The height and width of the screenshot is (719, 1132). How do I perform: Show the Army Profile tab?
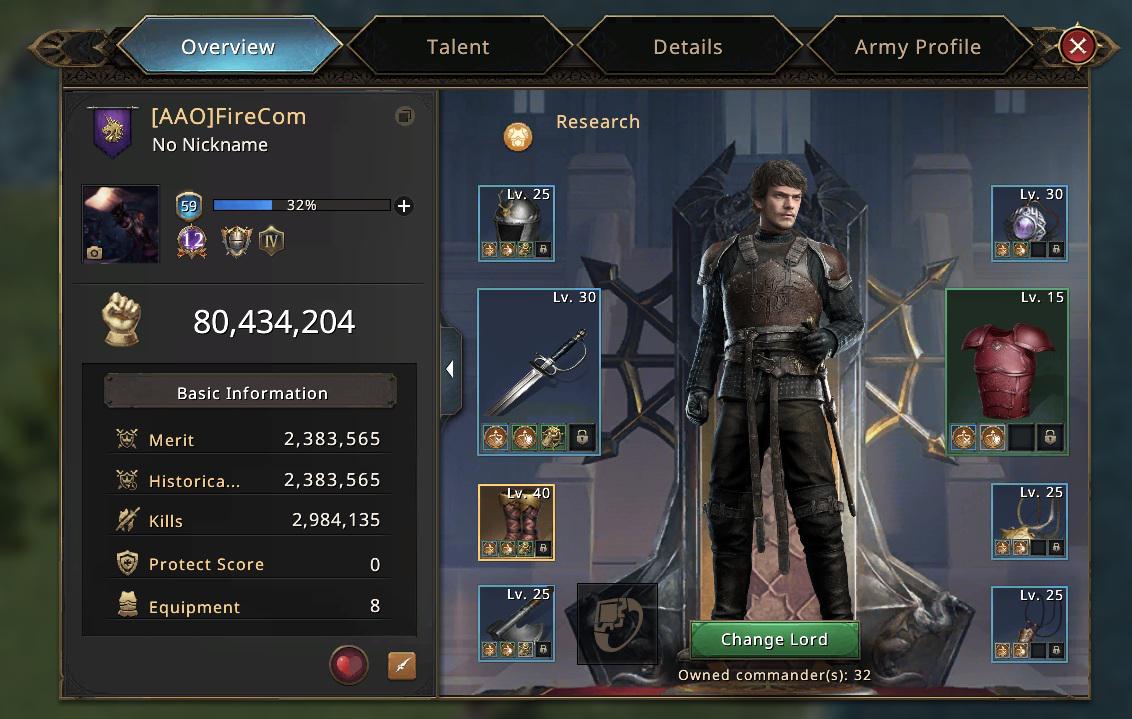tap(917, 47)
